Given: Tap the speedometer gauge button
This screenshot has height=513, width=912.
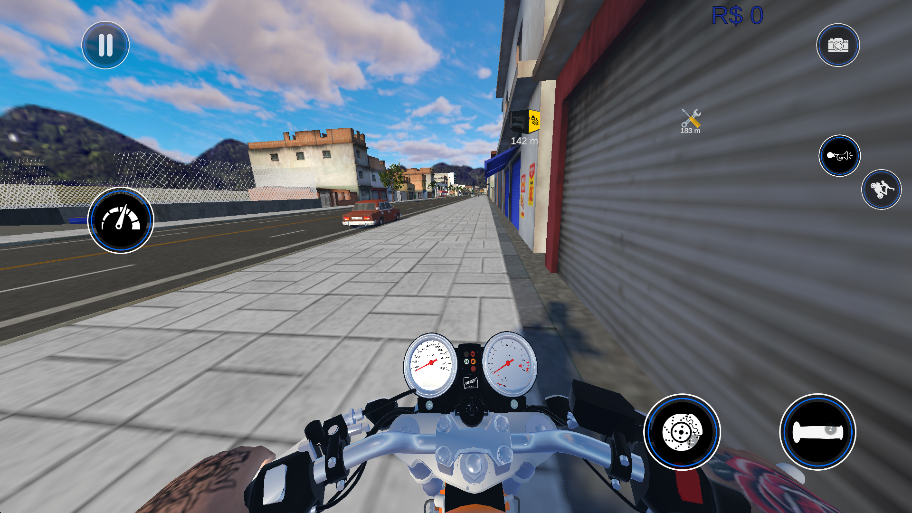Looking at the screenshot, I should tap(120, 220).
